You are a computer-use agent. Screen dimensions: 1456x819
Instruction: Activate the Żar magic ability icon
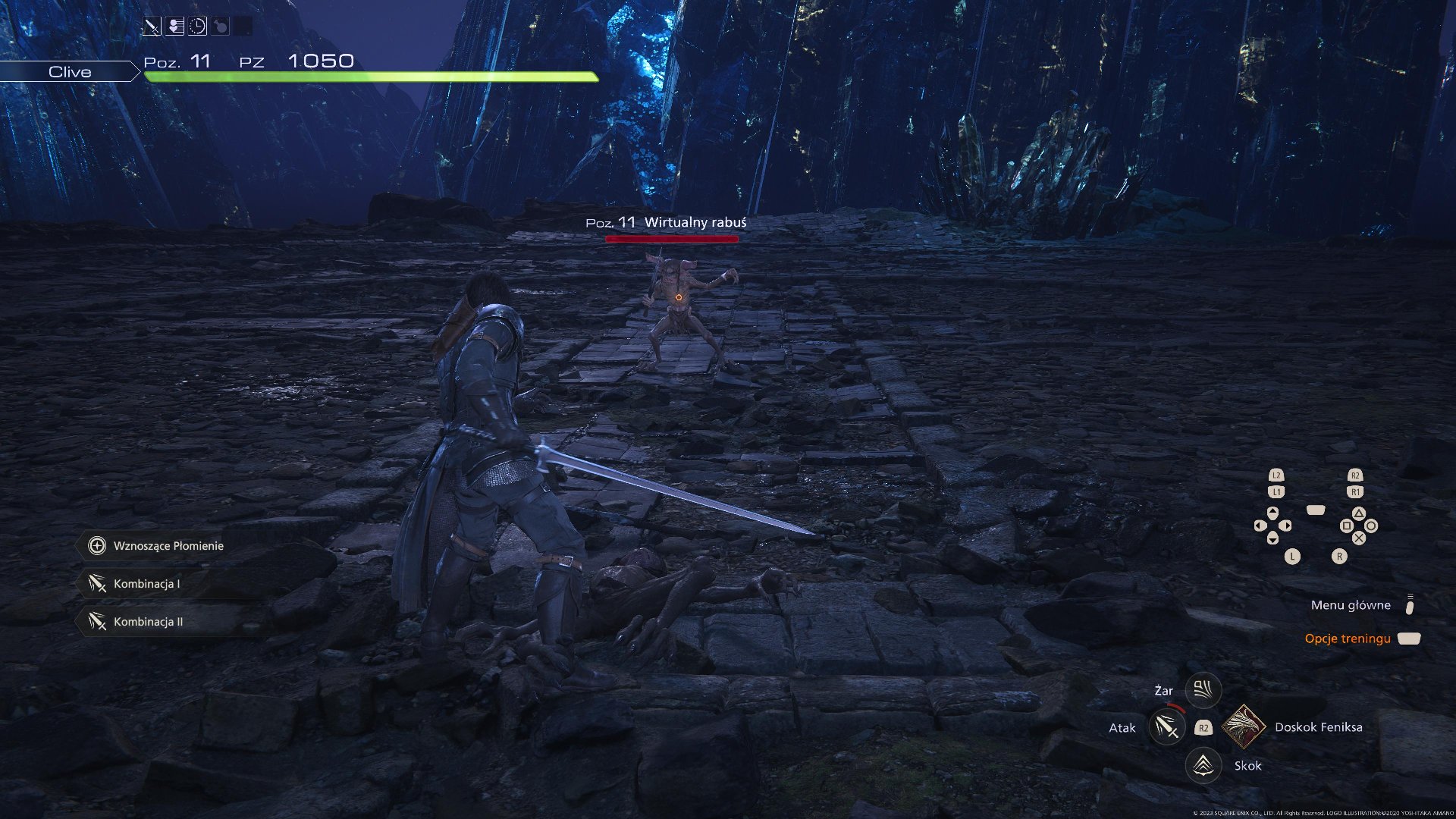point(1203,689)
